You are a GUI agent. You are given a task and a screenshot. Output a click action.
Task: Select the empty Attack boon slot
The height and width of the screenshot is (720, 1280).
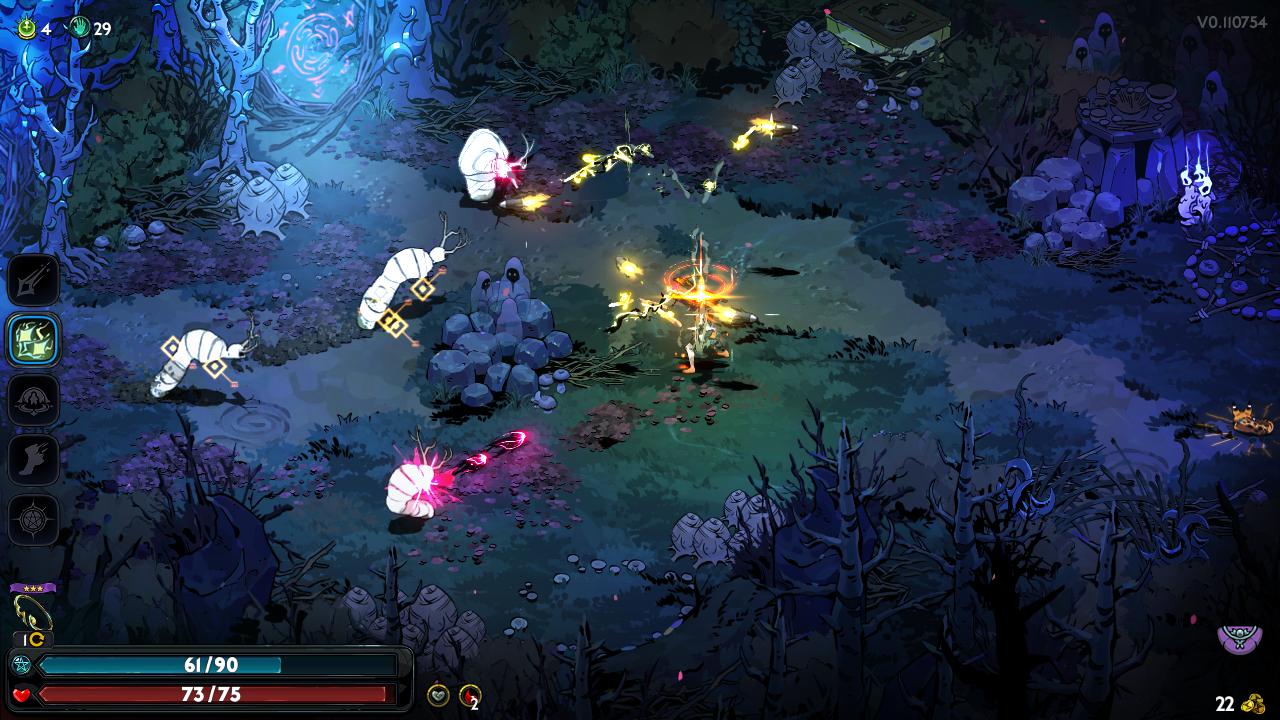point(34,280)
